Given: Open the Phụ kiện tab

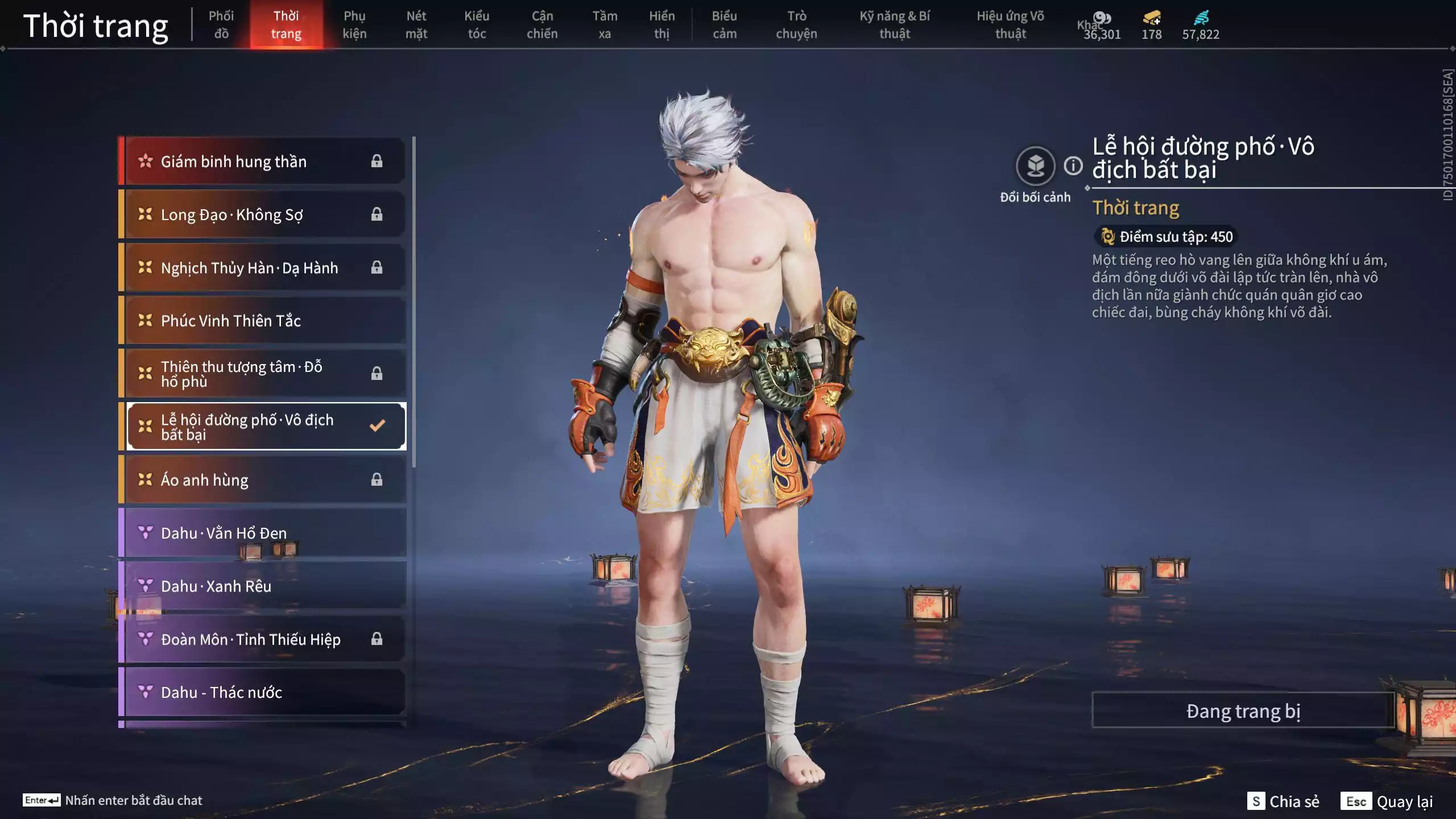Looking at the screenshot, I should (354, 25).
